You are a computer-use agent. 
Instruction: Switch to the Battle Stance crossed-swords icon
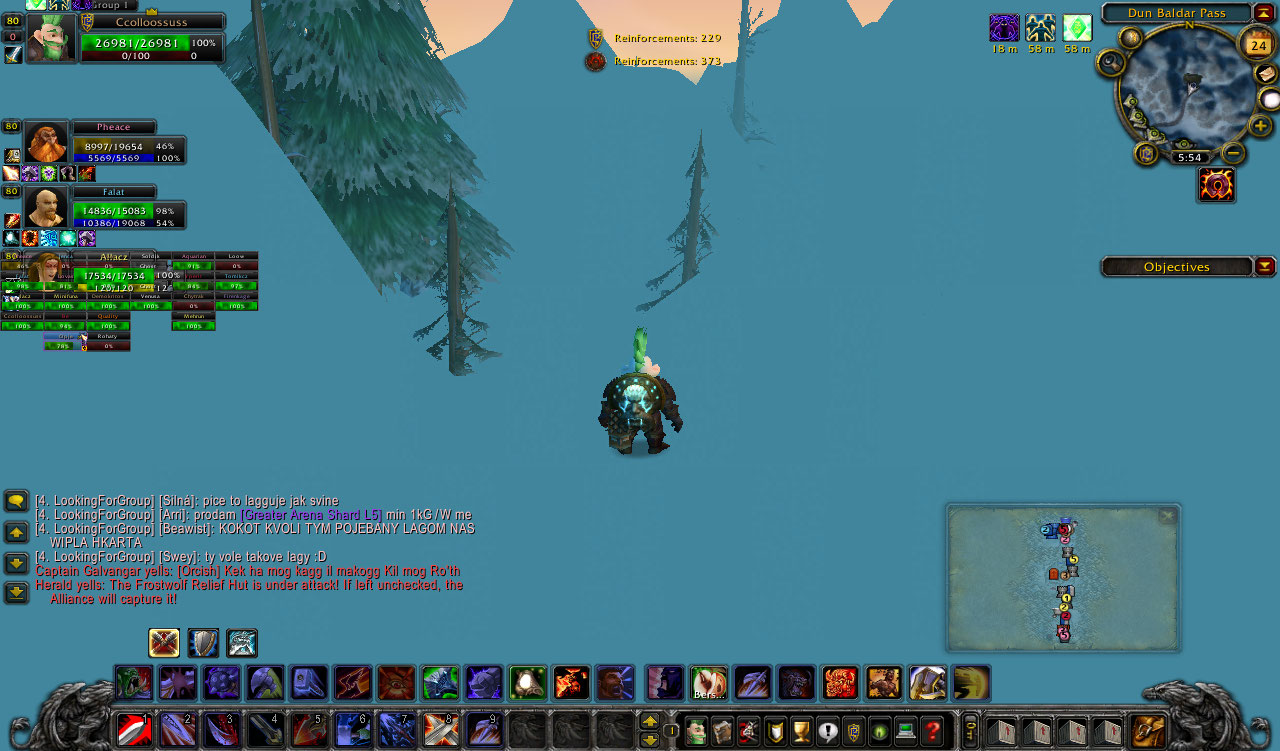pos(164,643)
